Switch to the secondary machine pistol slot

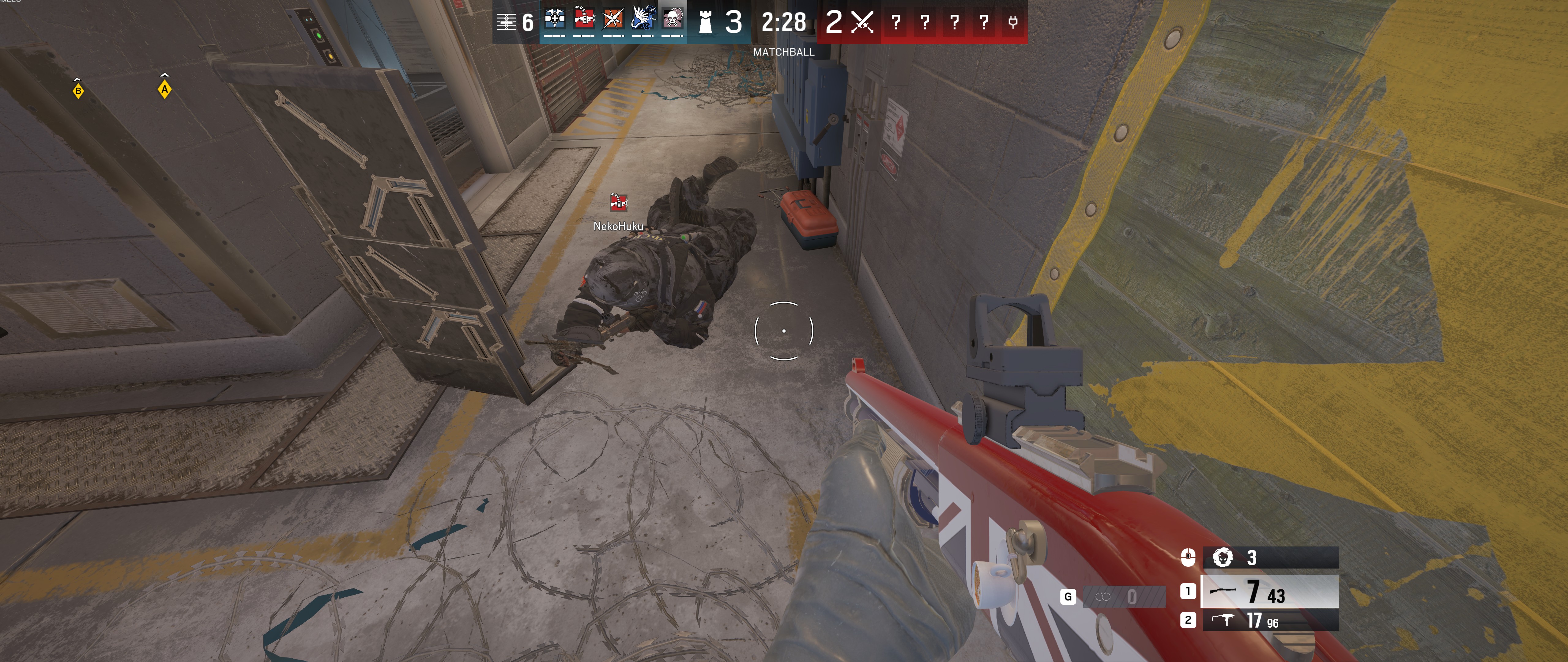pos(1270,621)
